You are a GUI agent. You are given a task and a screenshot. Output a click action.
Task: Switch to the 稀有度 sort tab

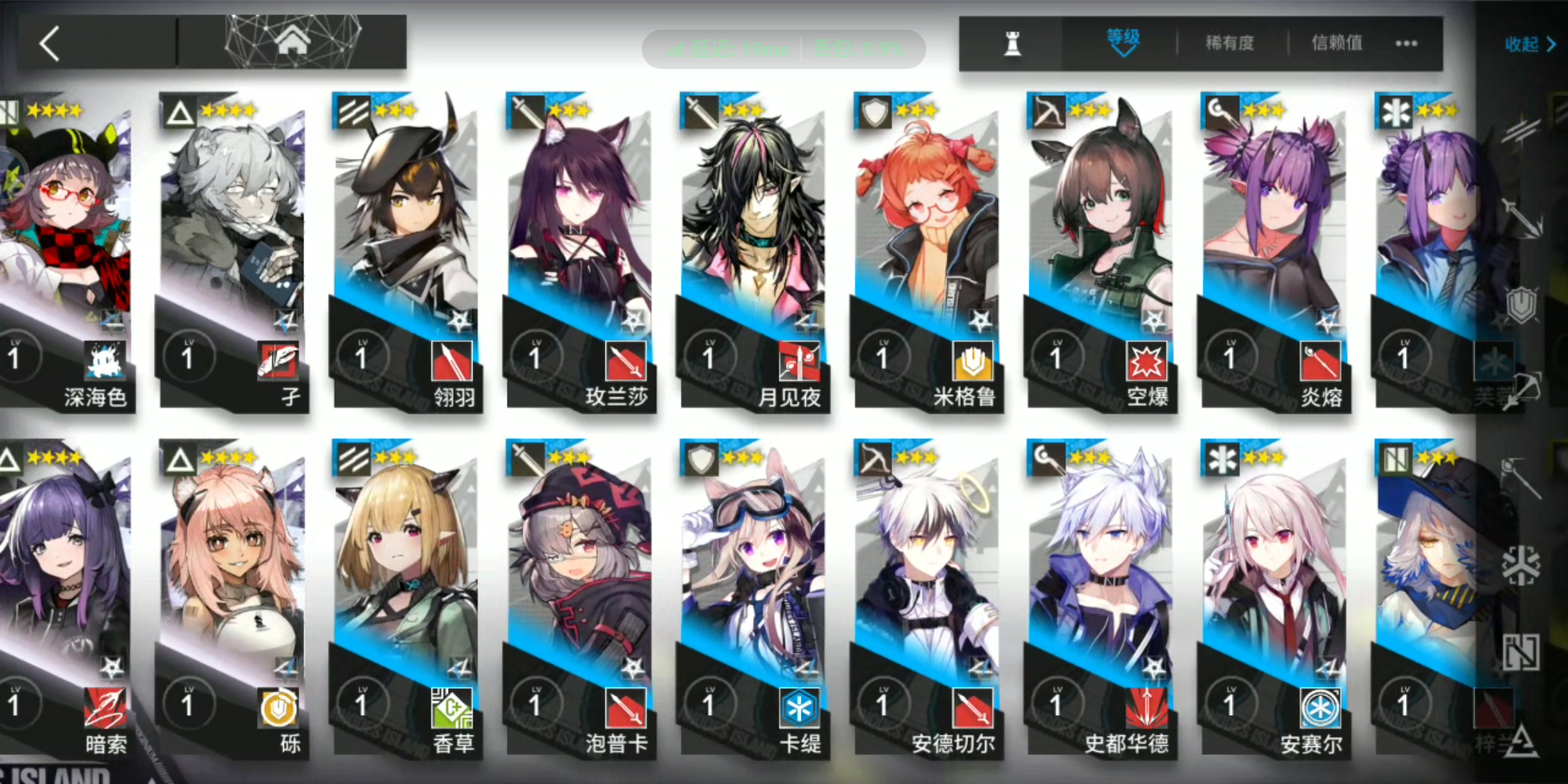pos(1230,44)
